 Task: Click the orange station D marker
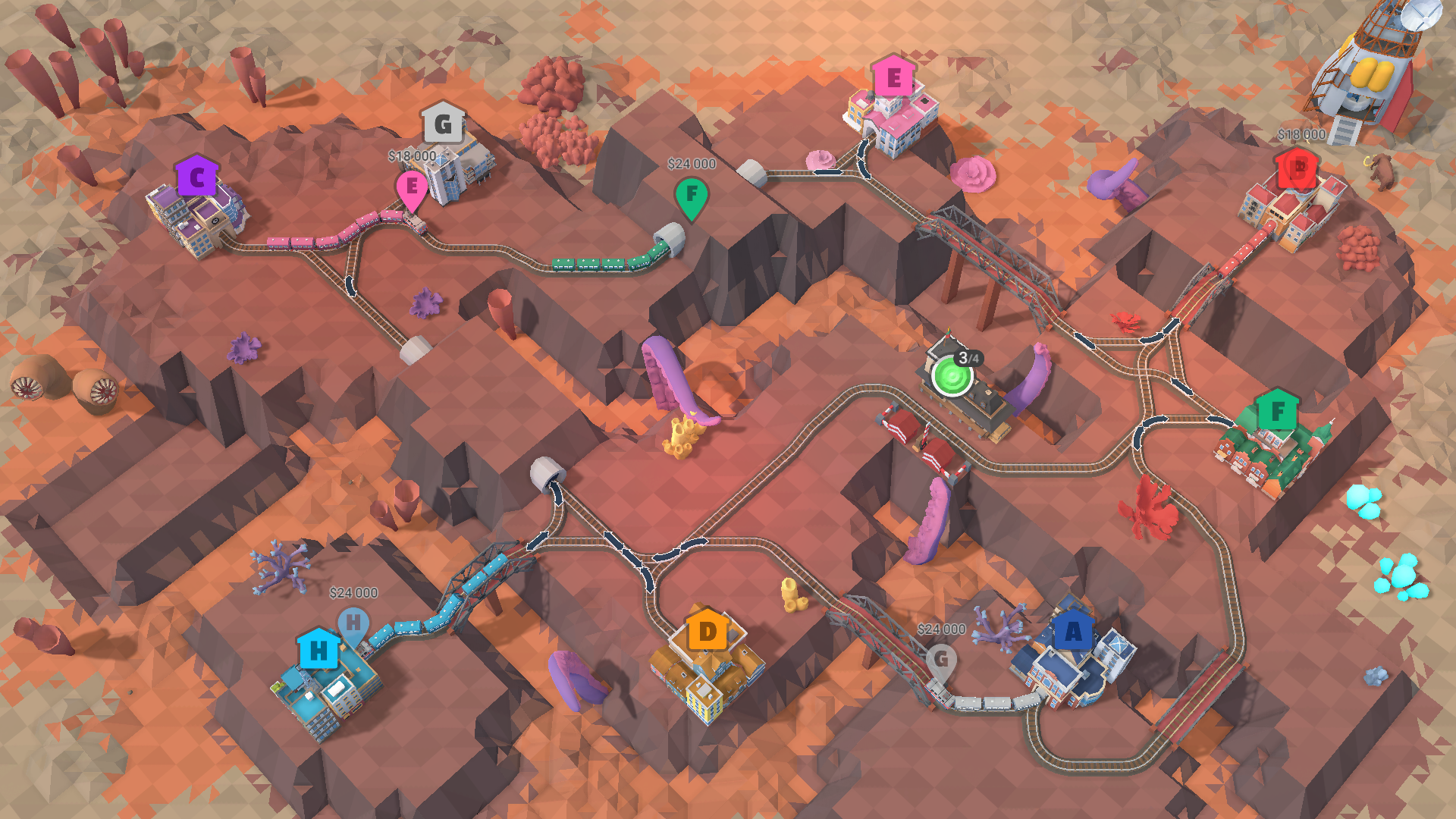click(x=706, y=630)
